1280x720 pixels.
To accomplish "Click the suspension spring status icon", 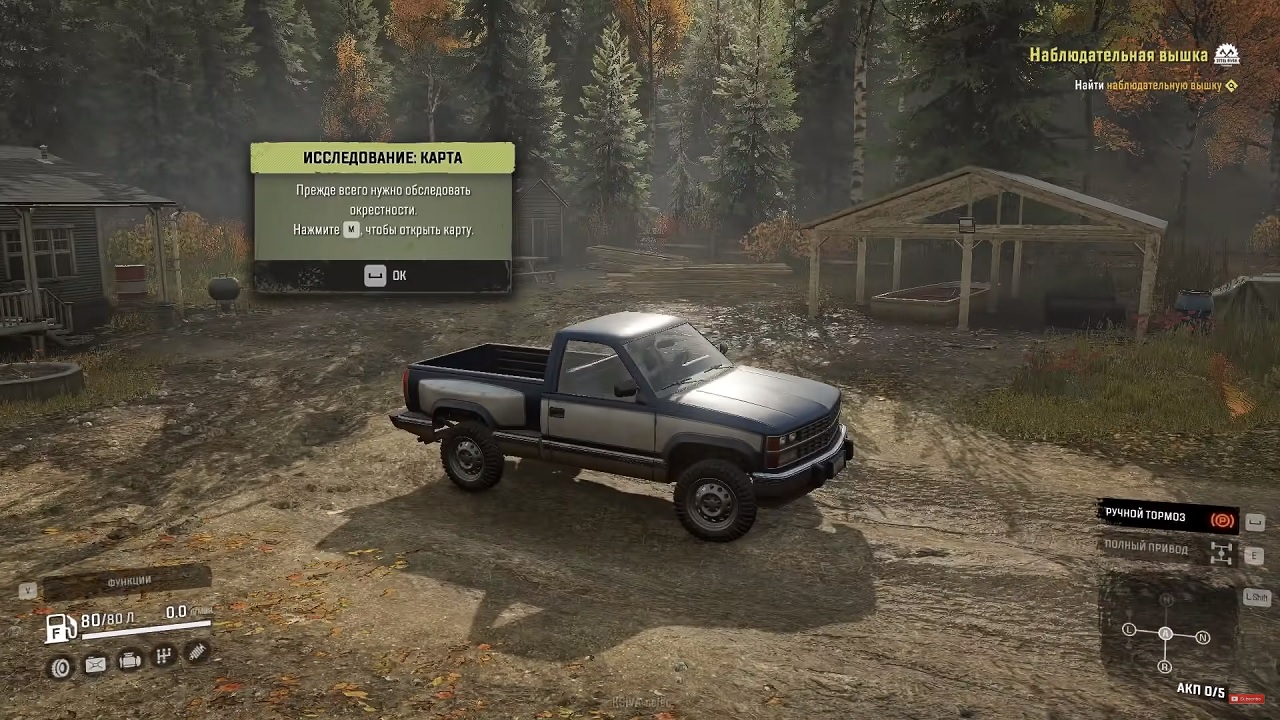I will tap(197, 652).
